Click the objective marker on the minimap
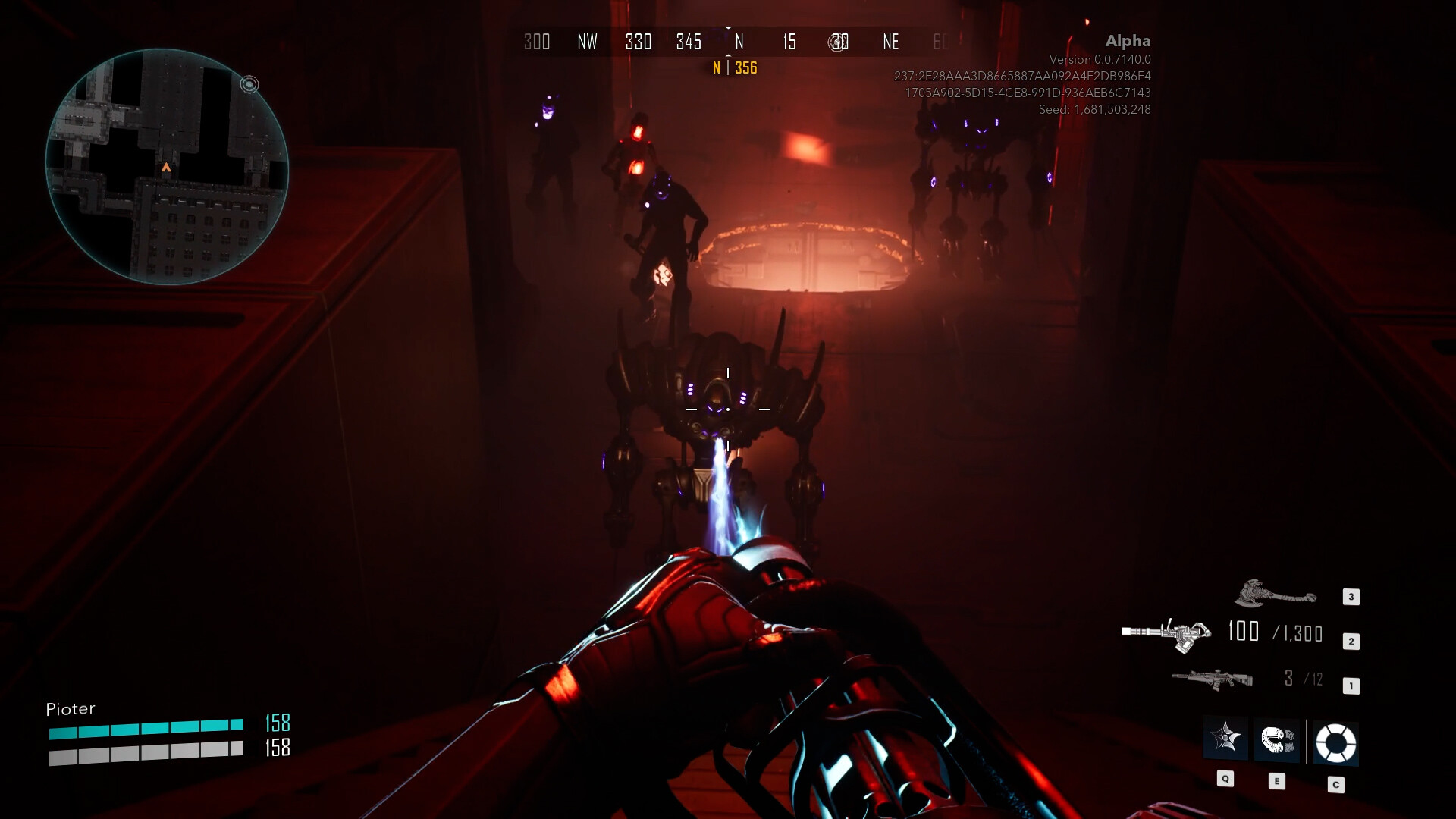The image size is (1456, 819). 250,85
